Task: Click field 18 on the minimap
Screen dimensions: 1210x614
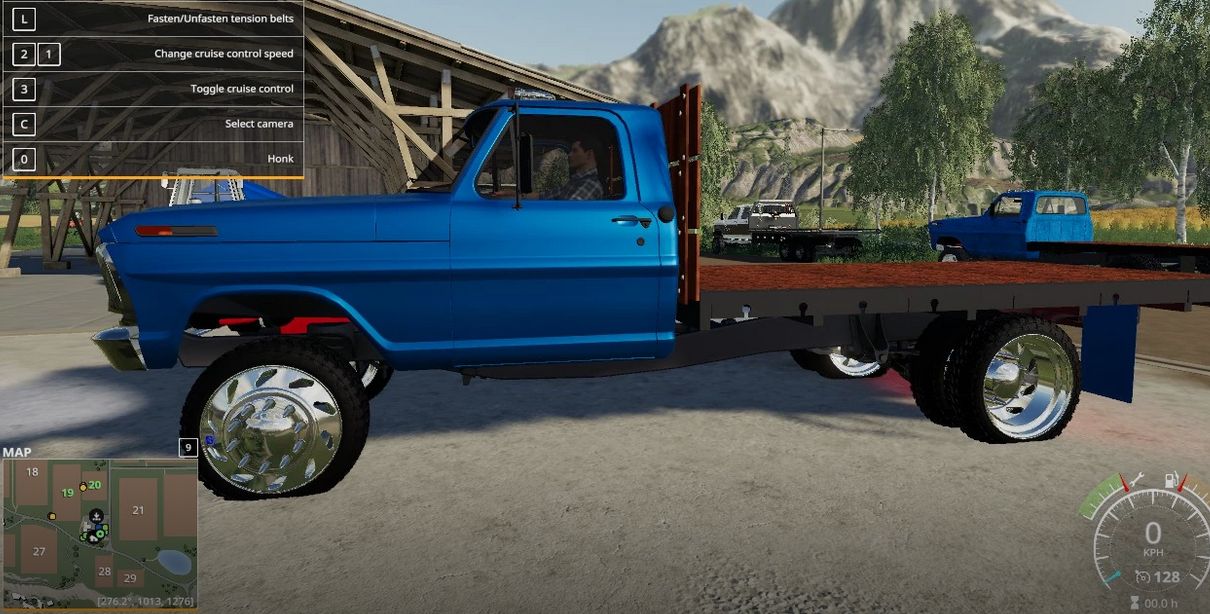Action: [x=33, y=472]
